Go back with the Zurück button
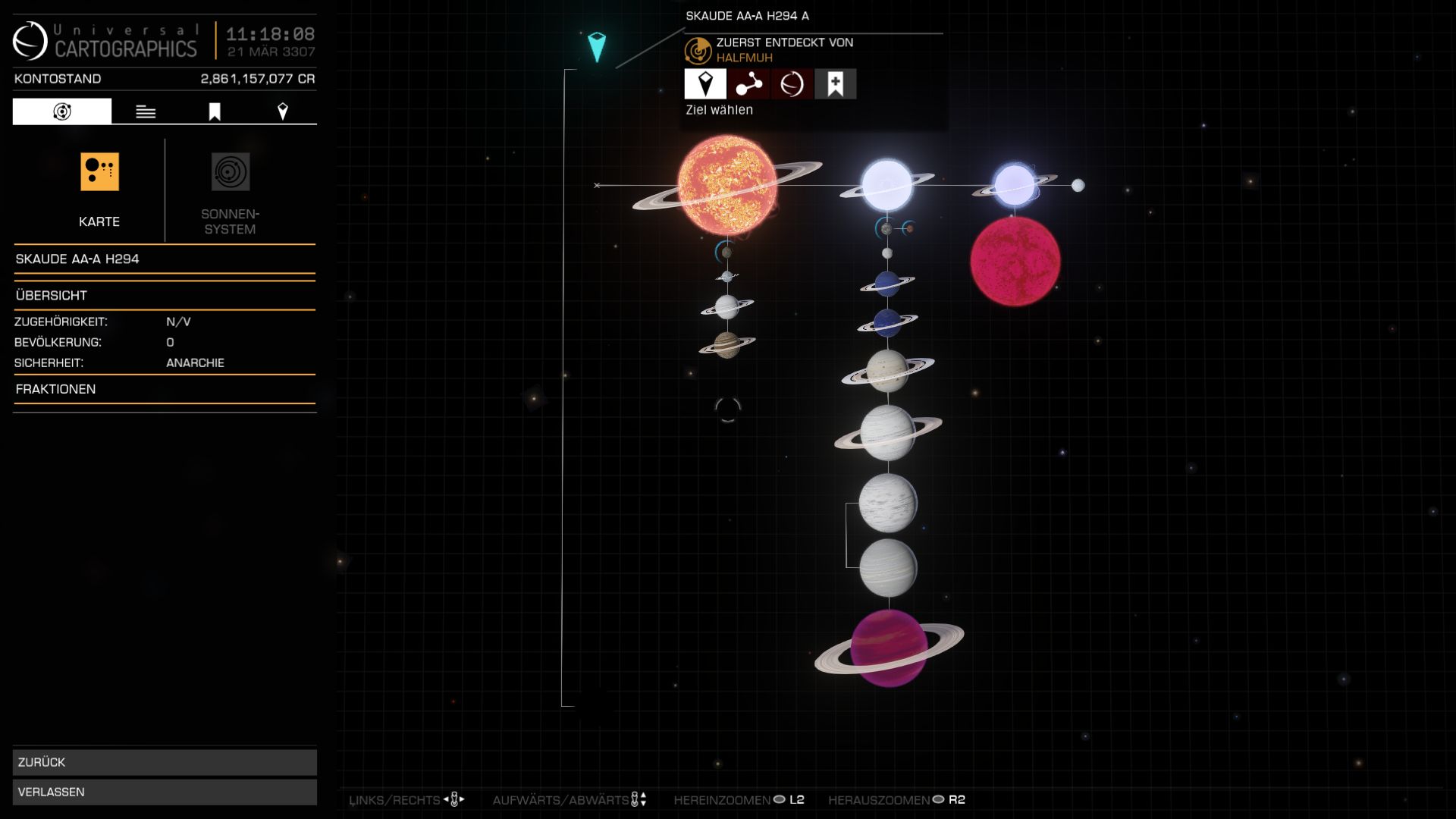The width and height of the screenshot is (1456, 819). [165, 762]
